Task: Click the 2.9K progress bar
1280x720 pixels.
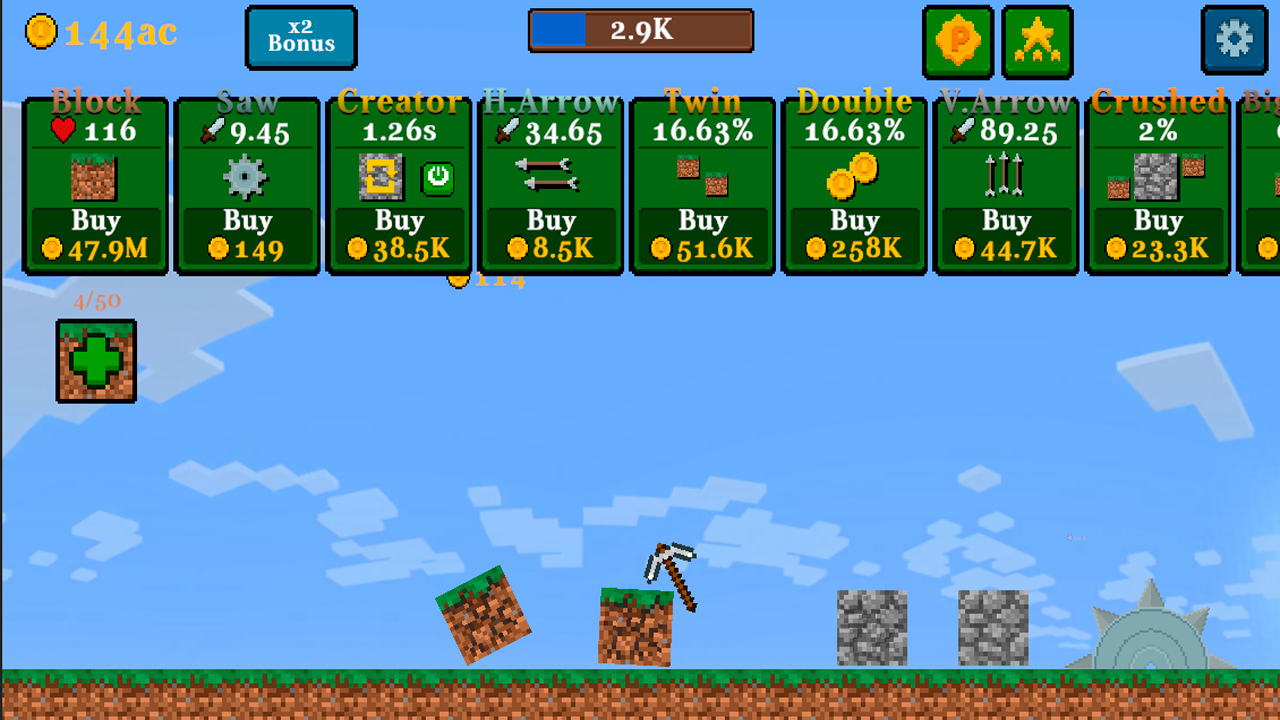Action: 640,31
